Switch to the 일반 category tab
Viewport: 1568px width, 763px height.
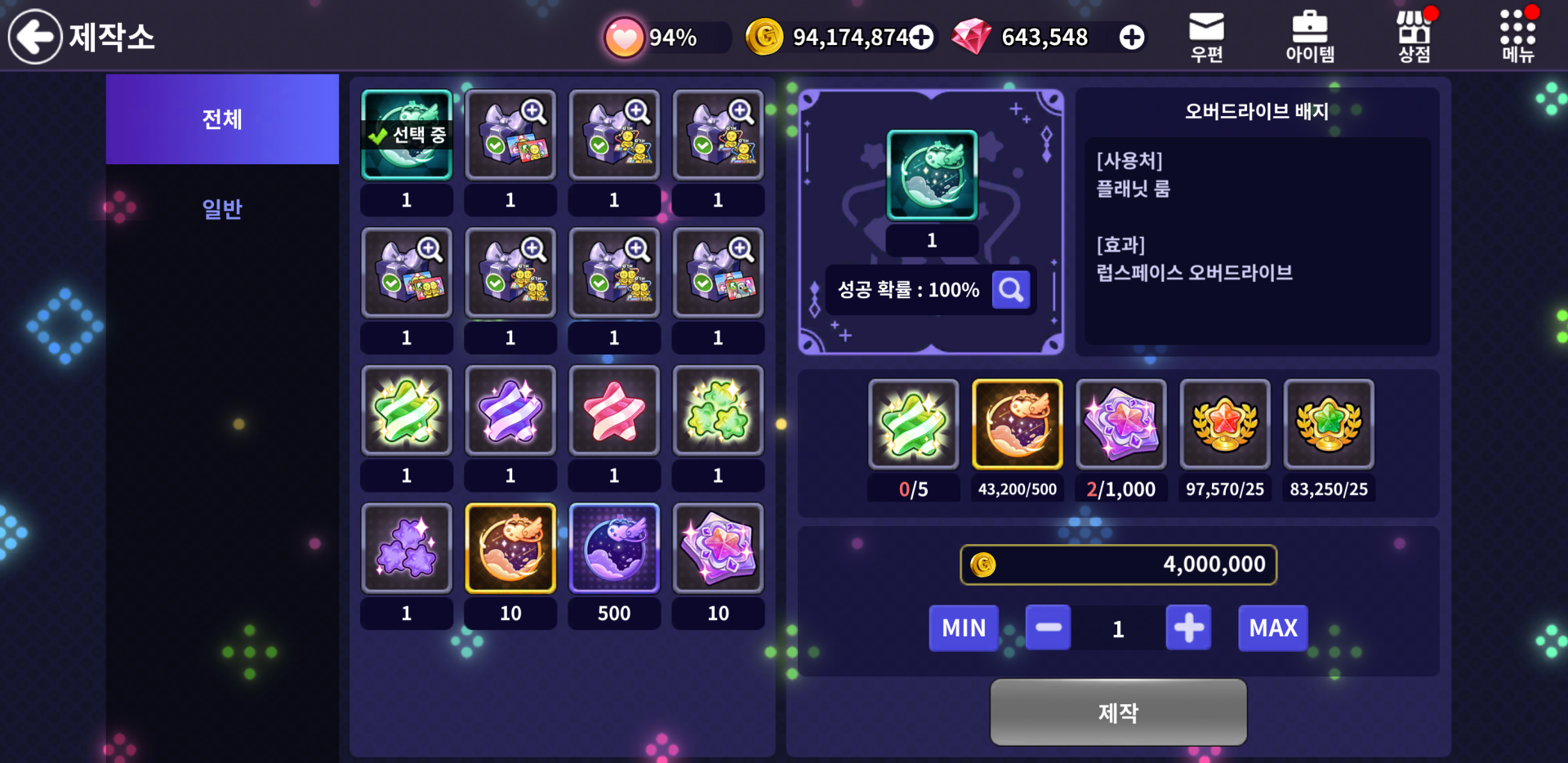[x=222, y=209]
